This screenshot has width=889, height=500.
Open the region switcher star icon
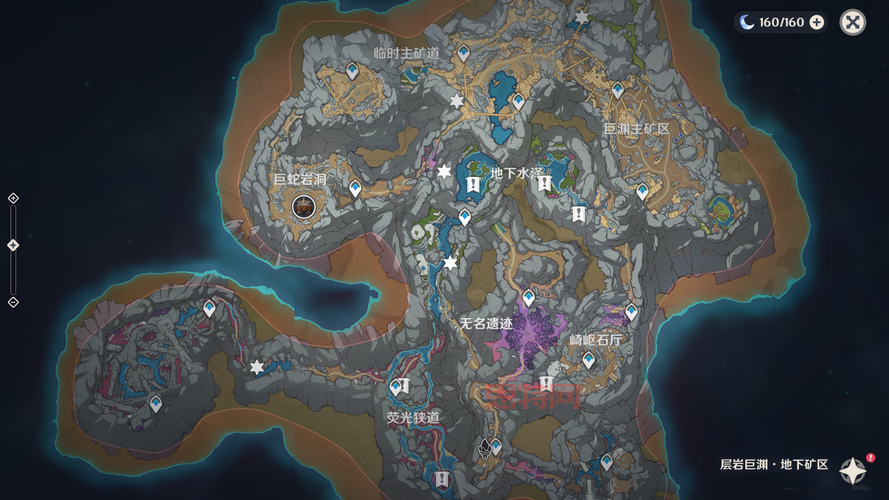click(853, 468)
